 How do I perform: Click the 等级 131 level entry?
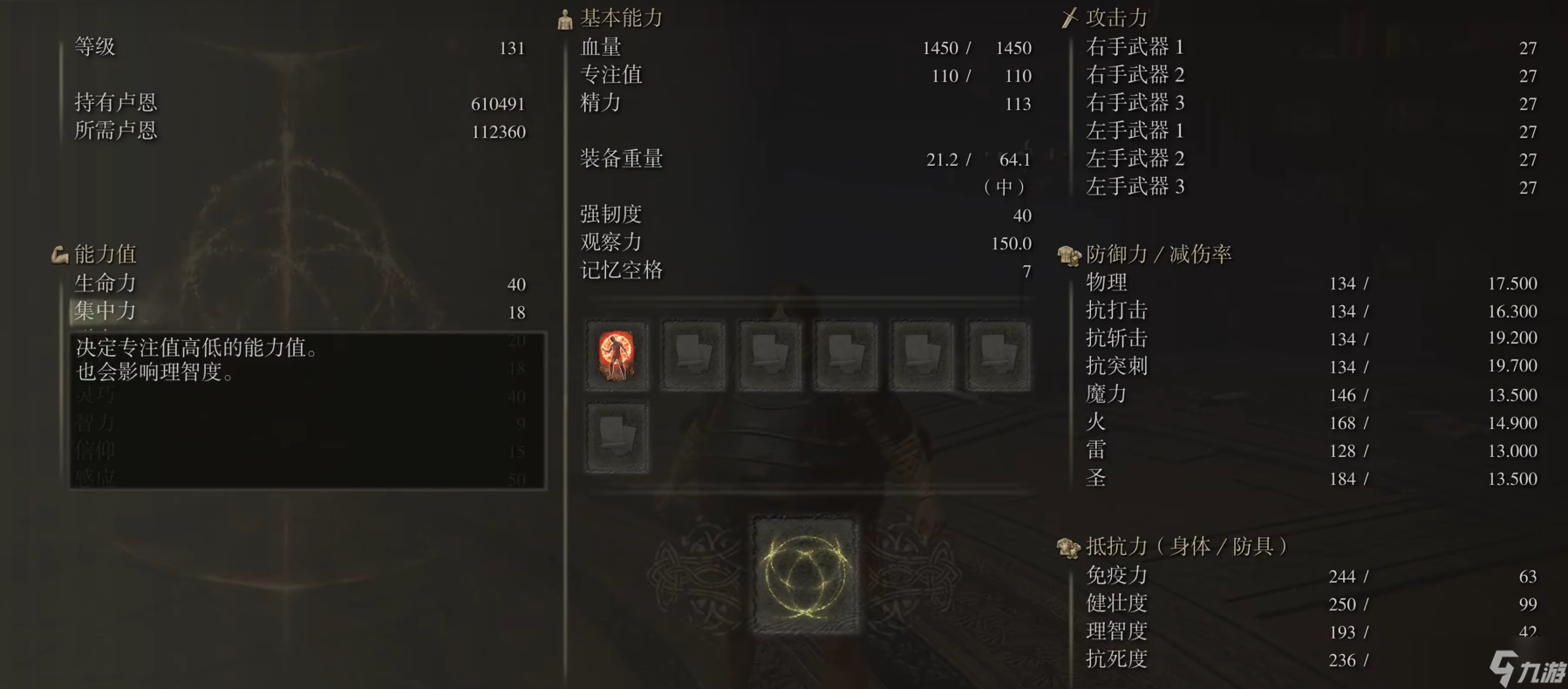[262, 47]
